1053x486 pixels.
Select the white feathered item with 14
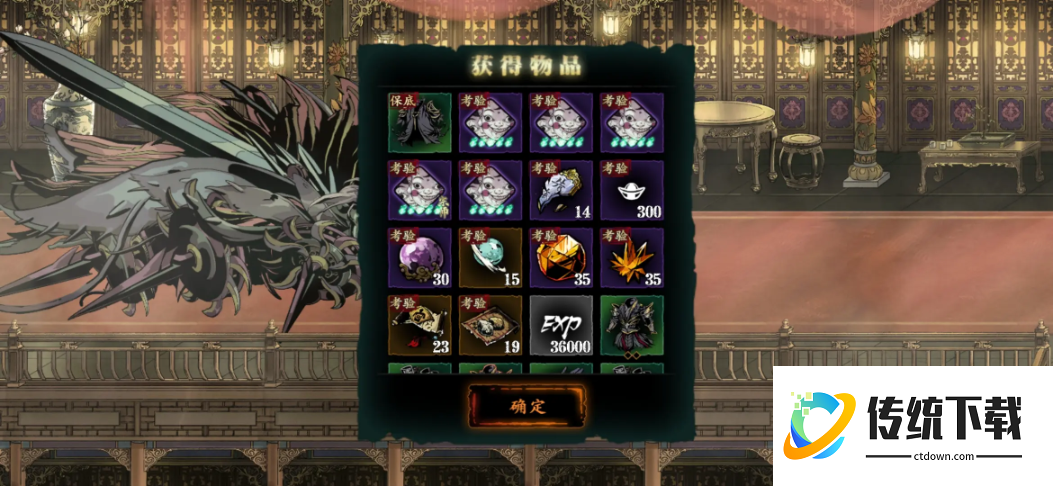558,188
